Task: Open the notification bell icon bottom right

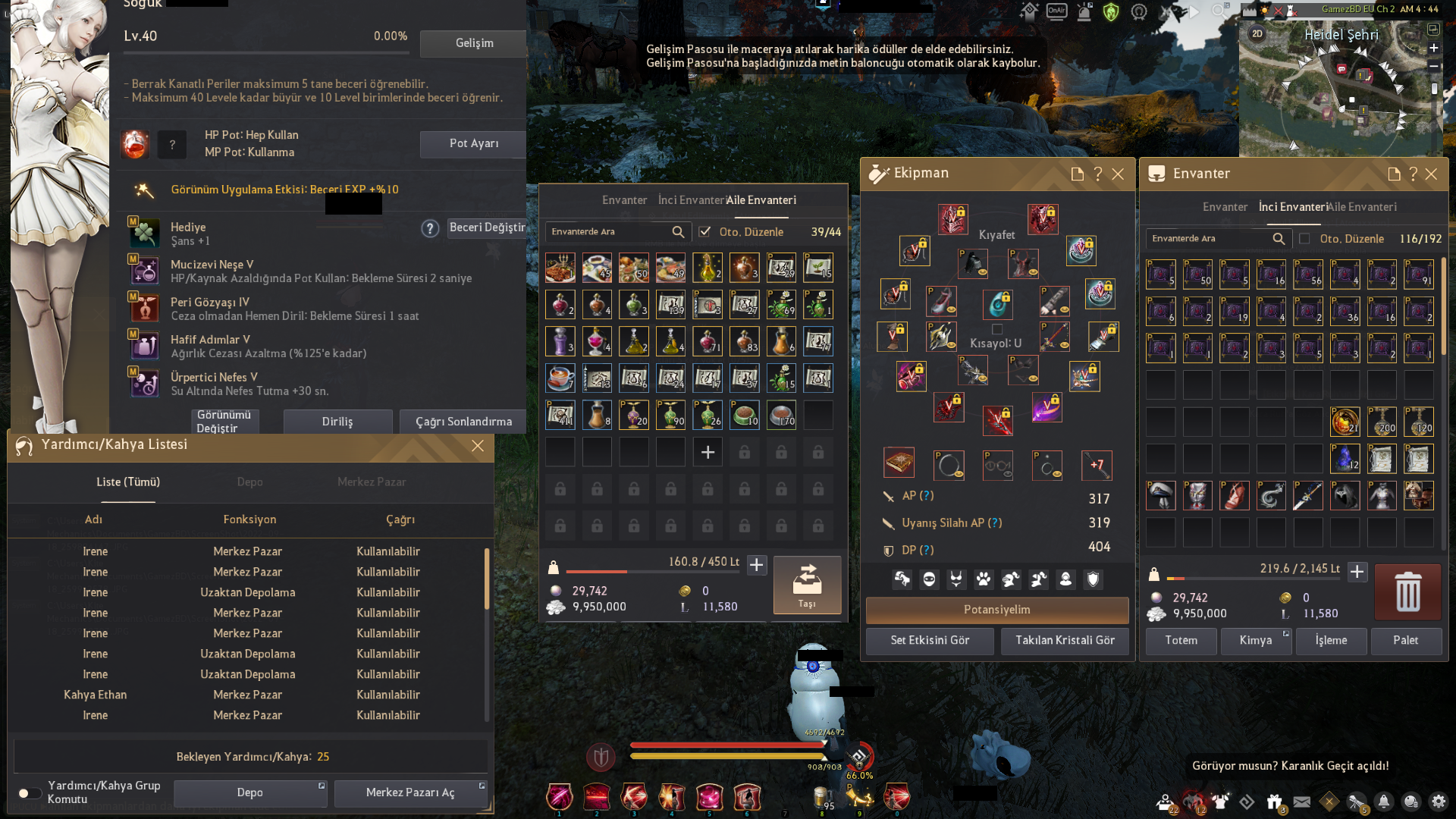Action: (x=1383, y=802)
